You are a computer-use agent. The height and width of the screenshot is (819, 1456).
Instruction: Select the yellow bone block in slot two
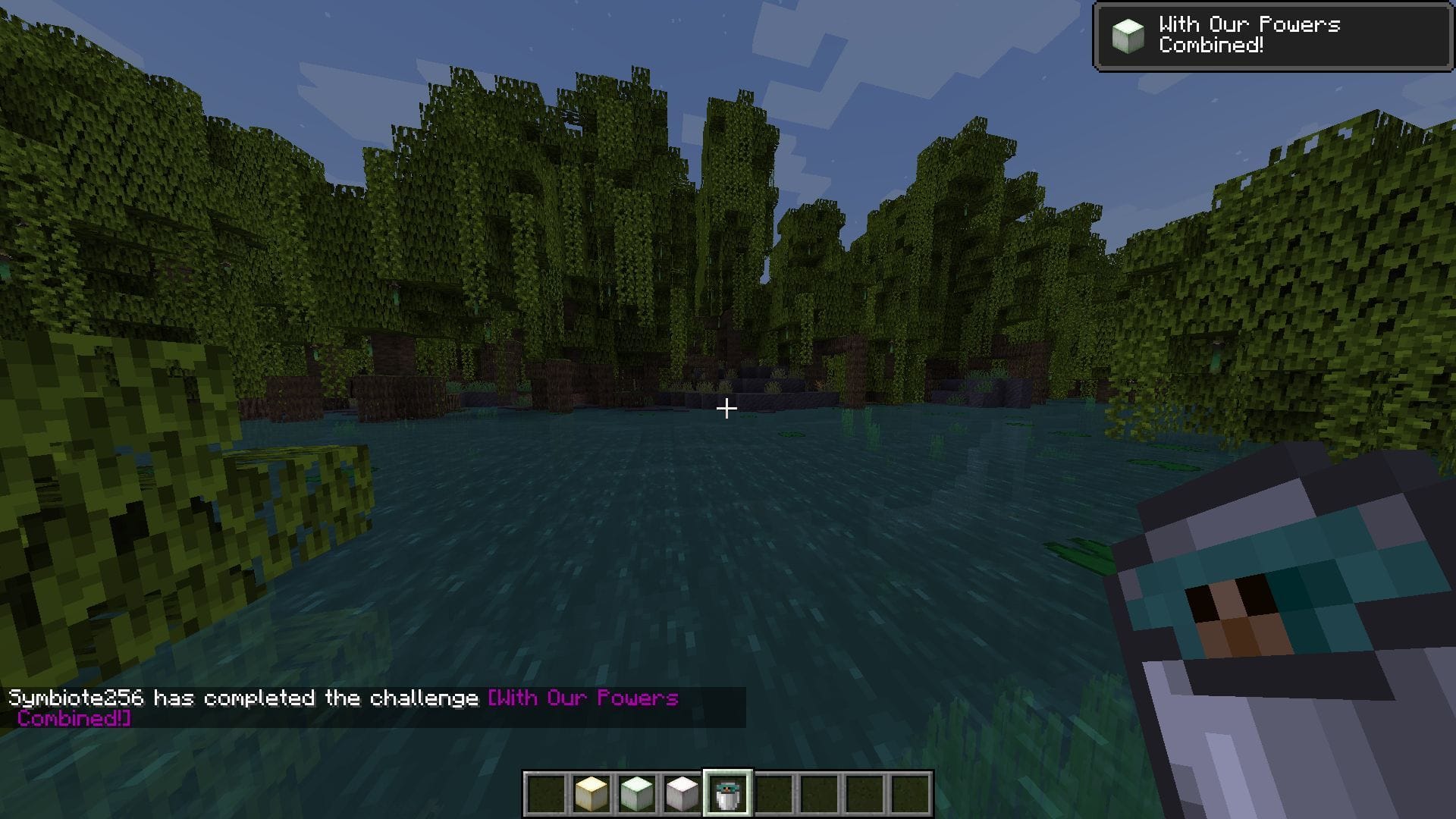click(593, 793)
